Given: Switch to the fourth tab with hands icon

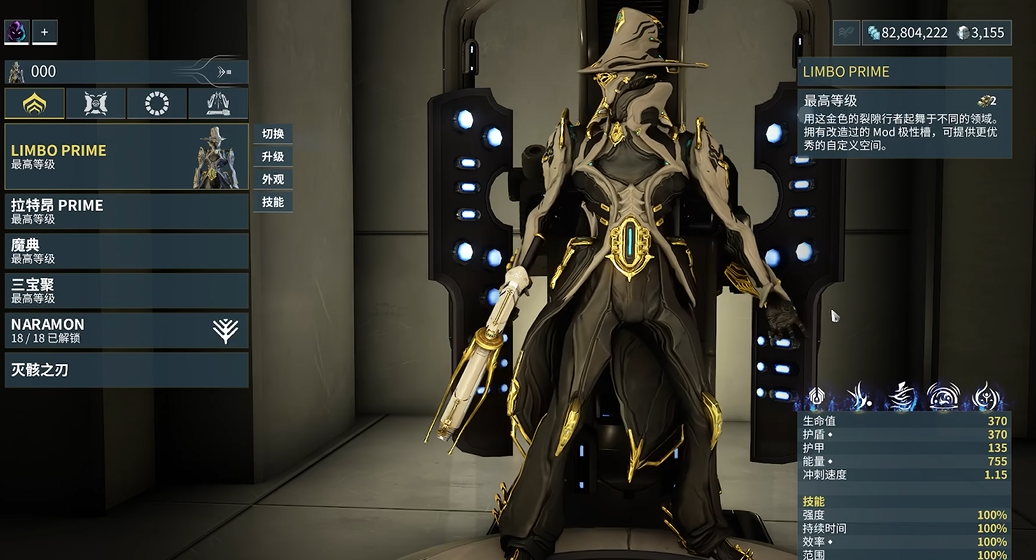Looking at the screenshot, I should pyautogui.click(x=218, y=103).
